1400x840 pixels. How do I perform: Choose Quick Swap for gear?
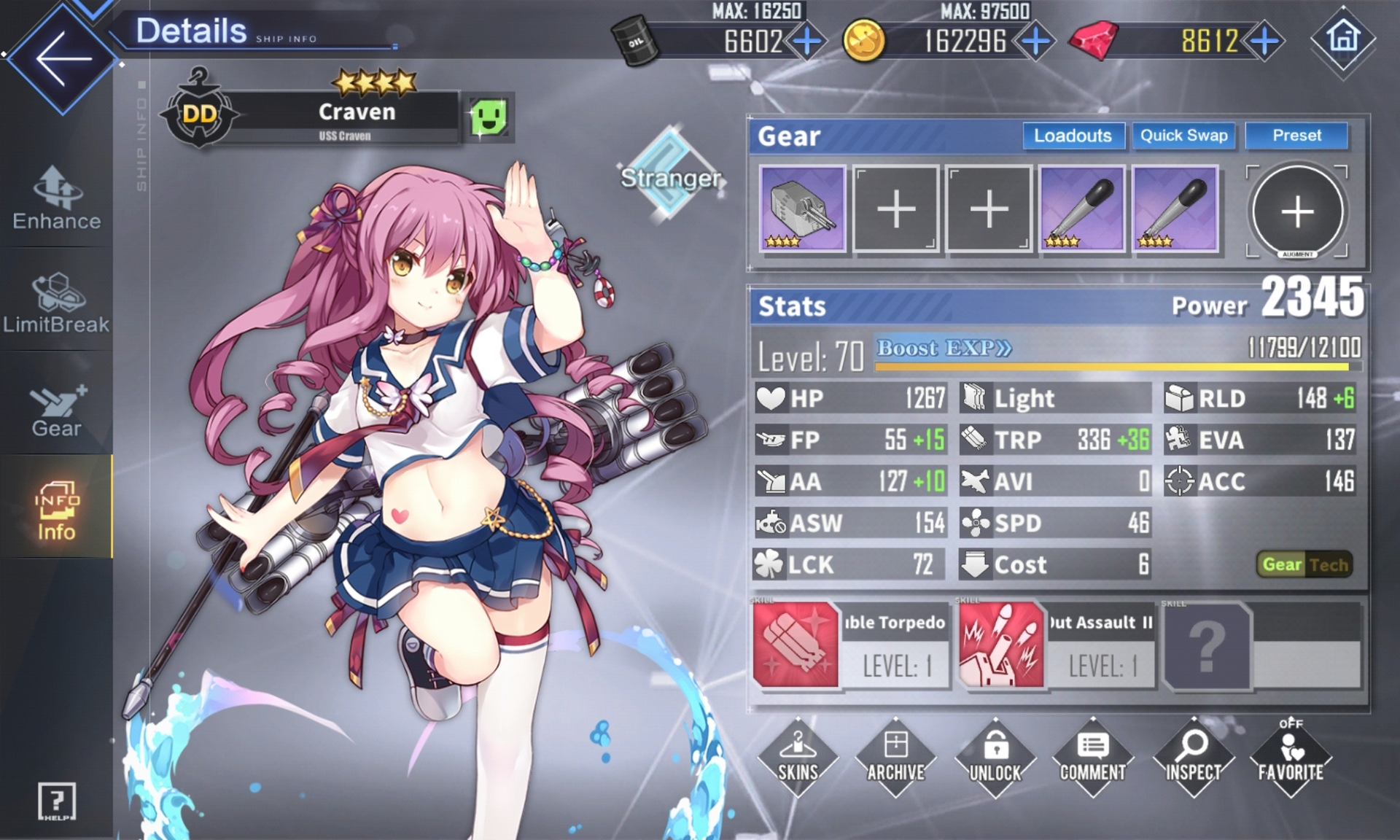1183,136
